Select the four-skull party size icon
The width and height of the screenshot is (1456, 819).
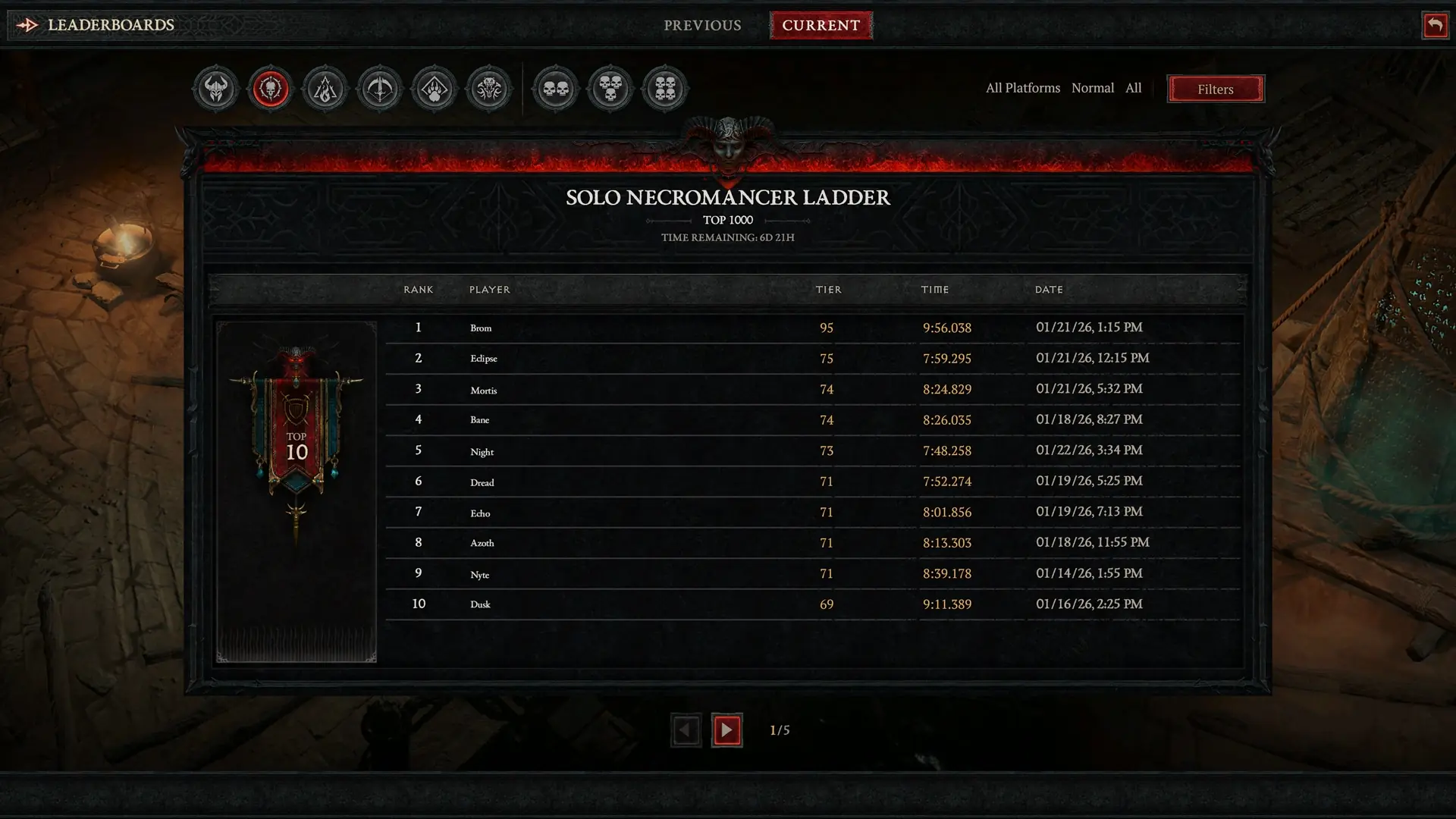tap(665, 88)
